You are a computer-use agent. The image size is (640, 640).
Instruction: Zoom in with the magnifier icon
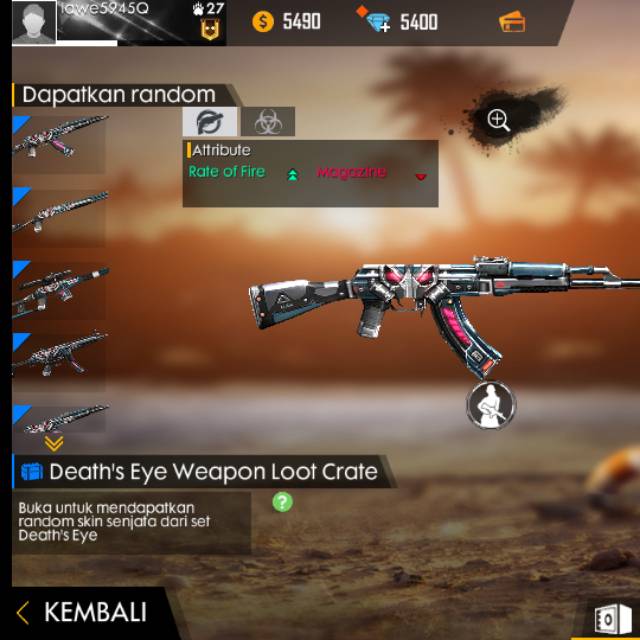click(498, 121)
